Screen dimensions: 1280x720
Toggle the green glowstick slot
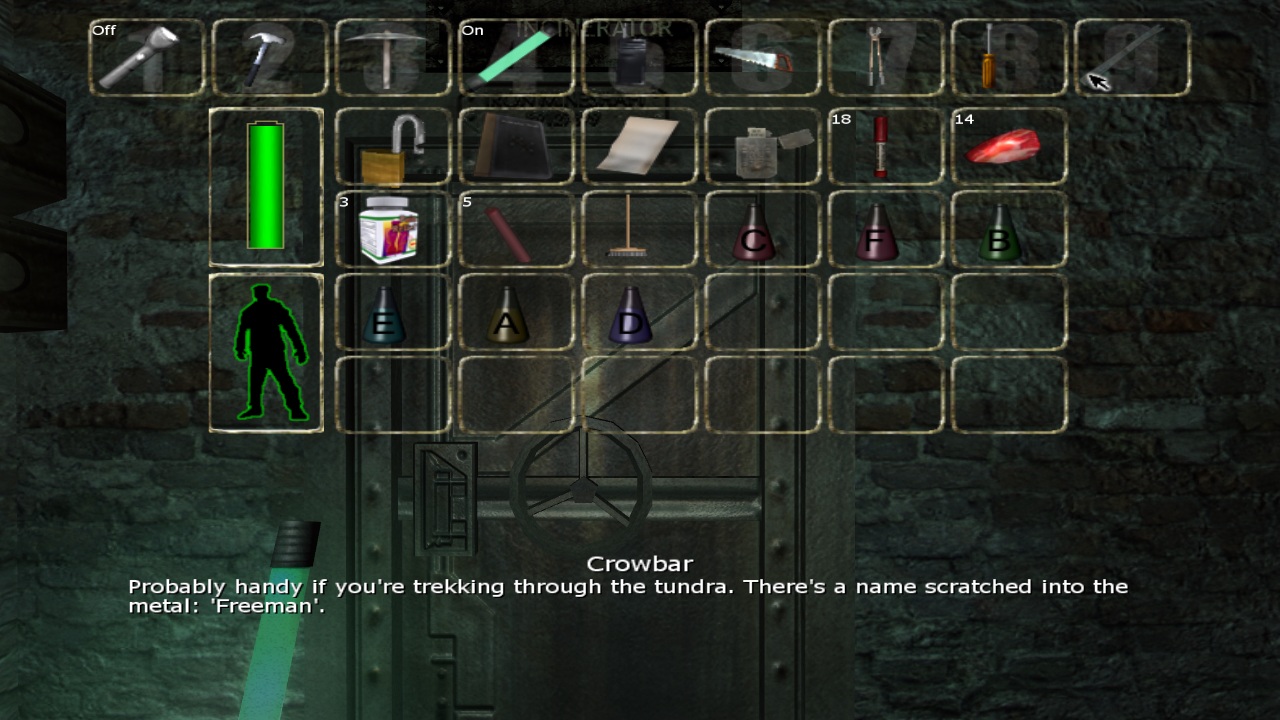515,58
